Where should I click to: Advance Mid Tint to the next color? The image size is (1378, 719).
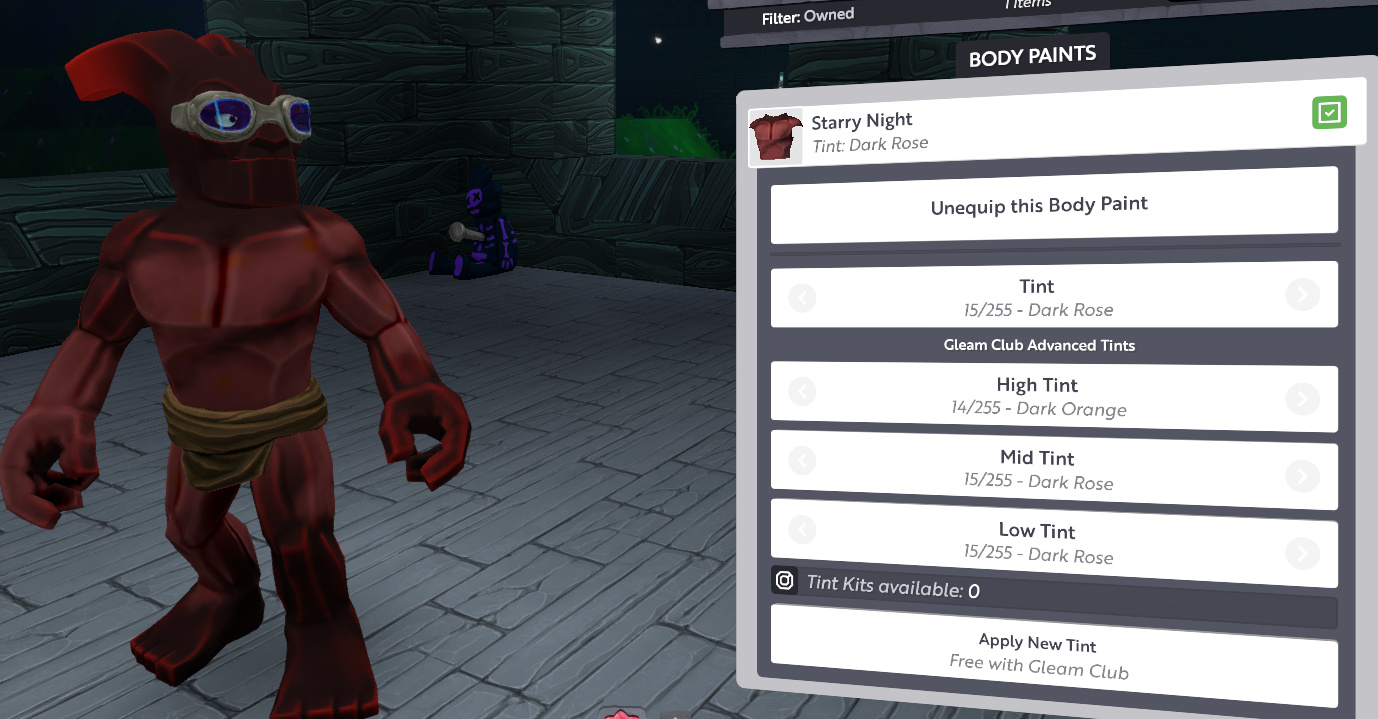point(1301,475)
